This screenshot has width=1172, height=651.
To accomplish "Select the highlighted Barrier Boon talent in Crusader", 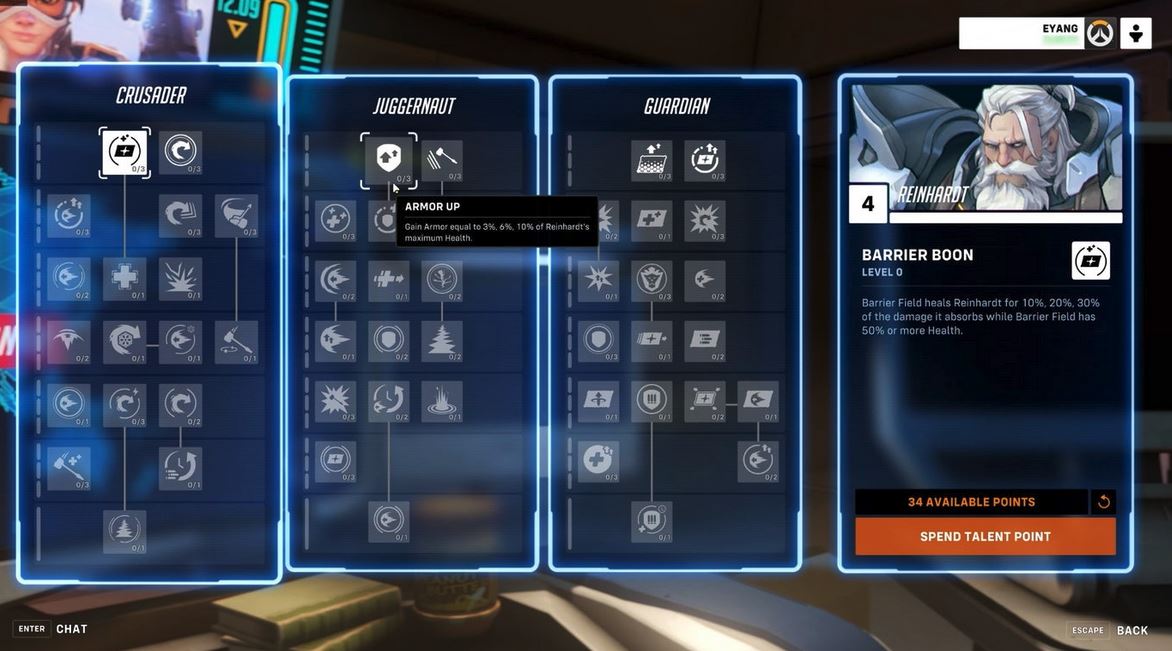I will coord(125,153).
